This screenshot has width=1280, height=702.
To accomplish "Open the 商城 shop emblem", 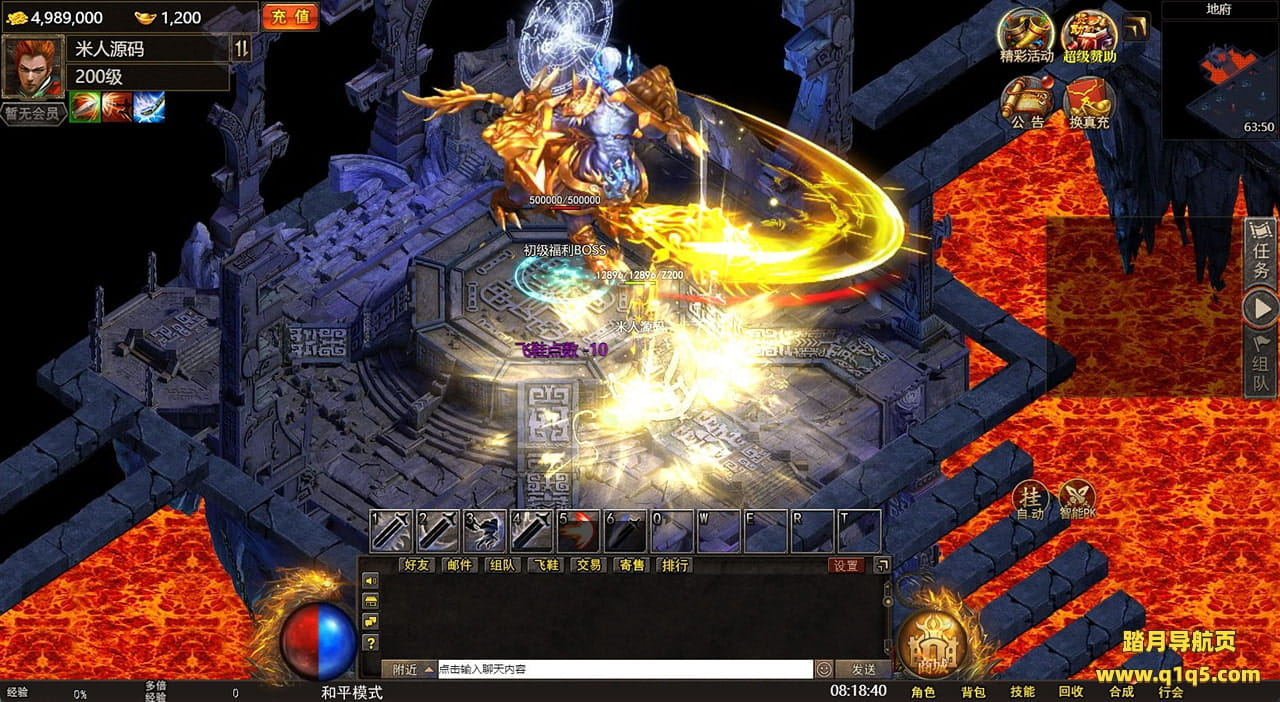I will point(933,641).
